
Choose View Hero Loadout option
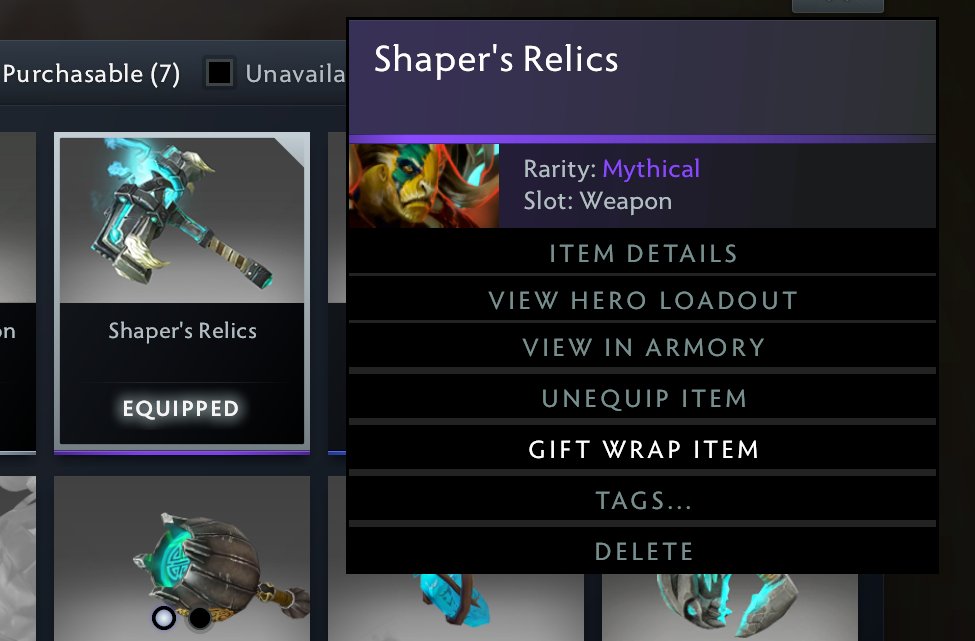pos(642,301)
